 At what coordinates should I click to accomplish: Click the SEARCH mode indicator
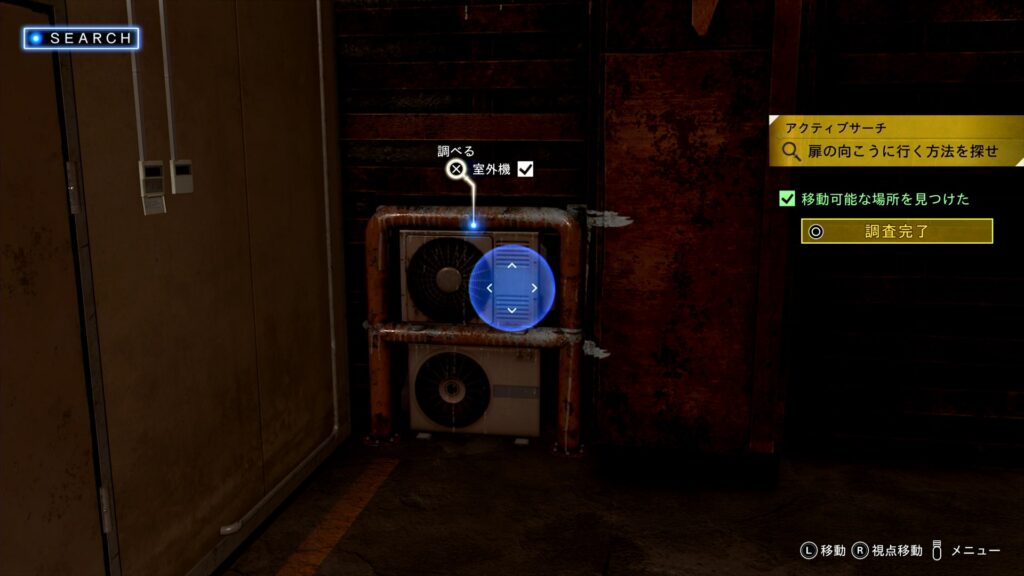[82, 38]
